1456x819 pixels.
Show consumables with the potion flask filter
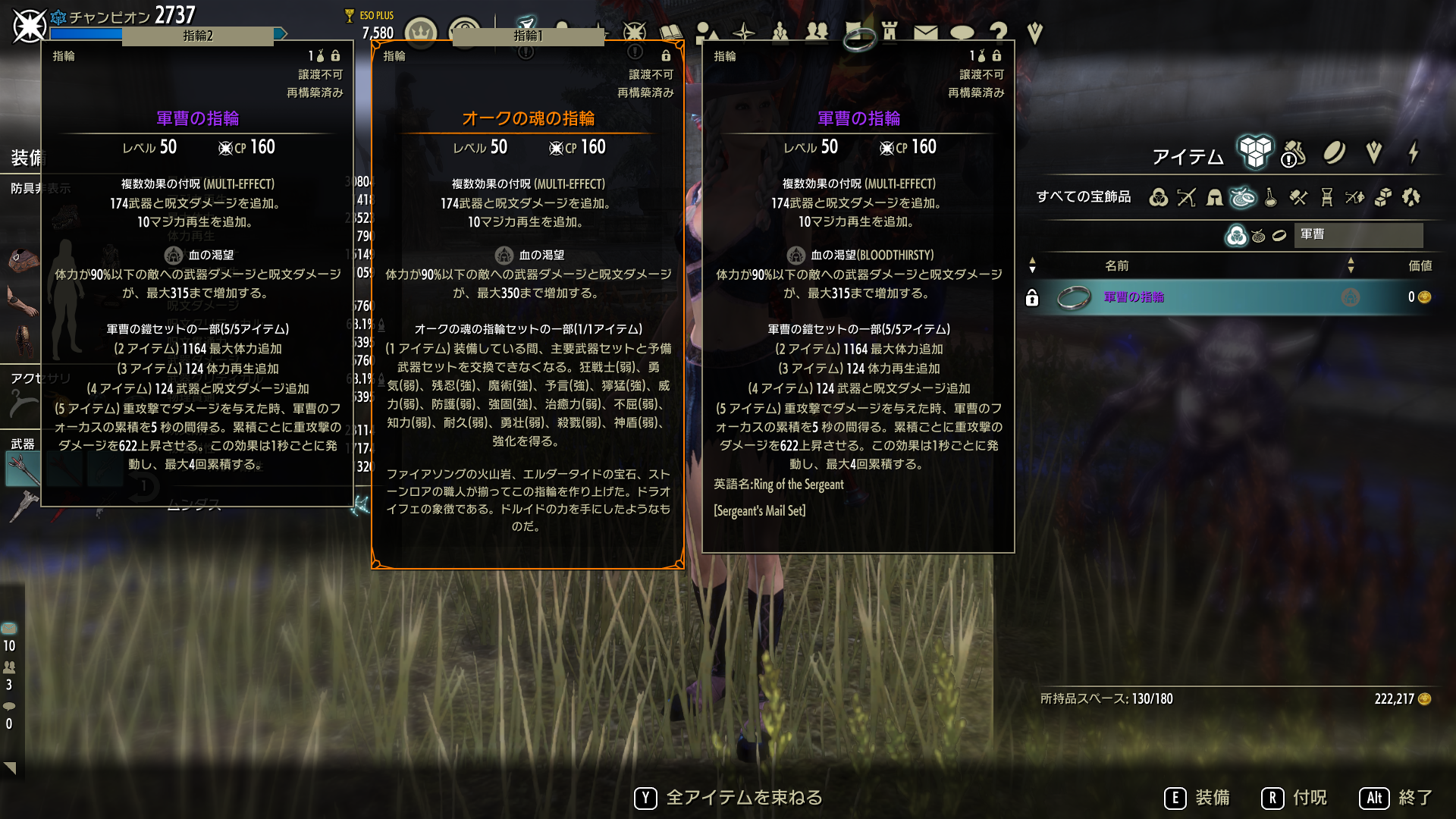(x=1271, y=198)
